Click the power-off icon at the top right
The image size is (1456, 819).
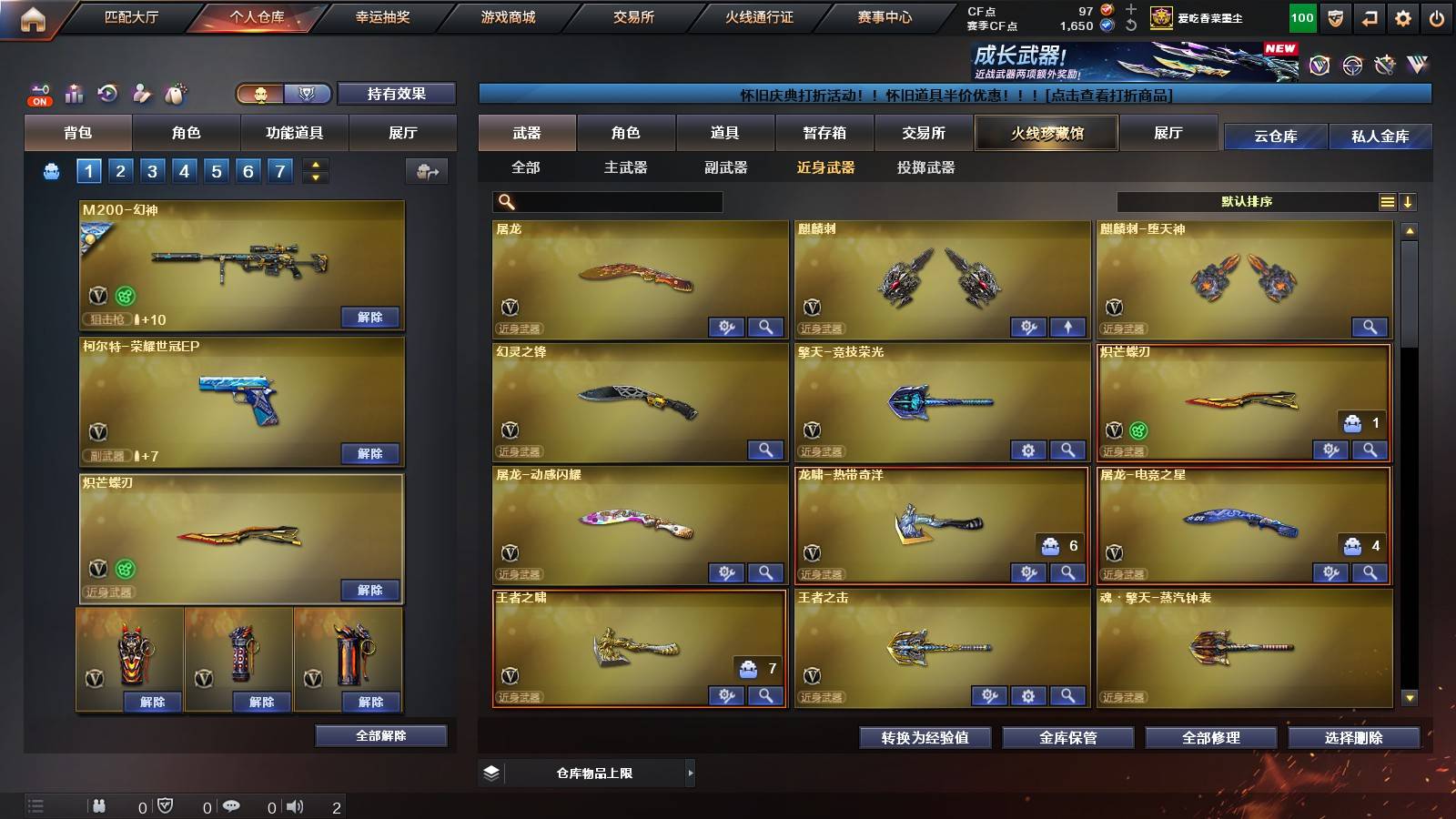1438,15
